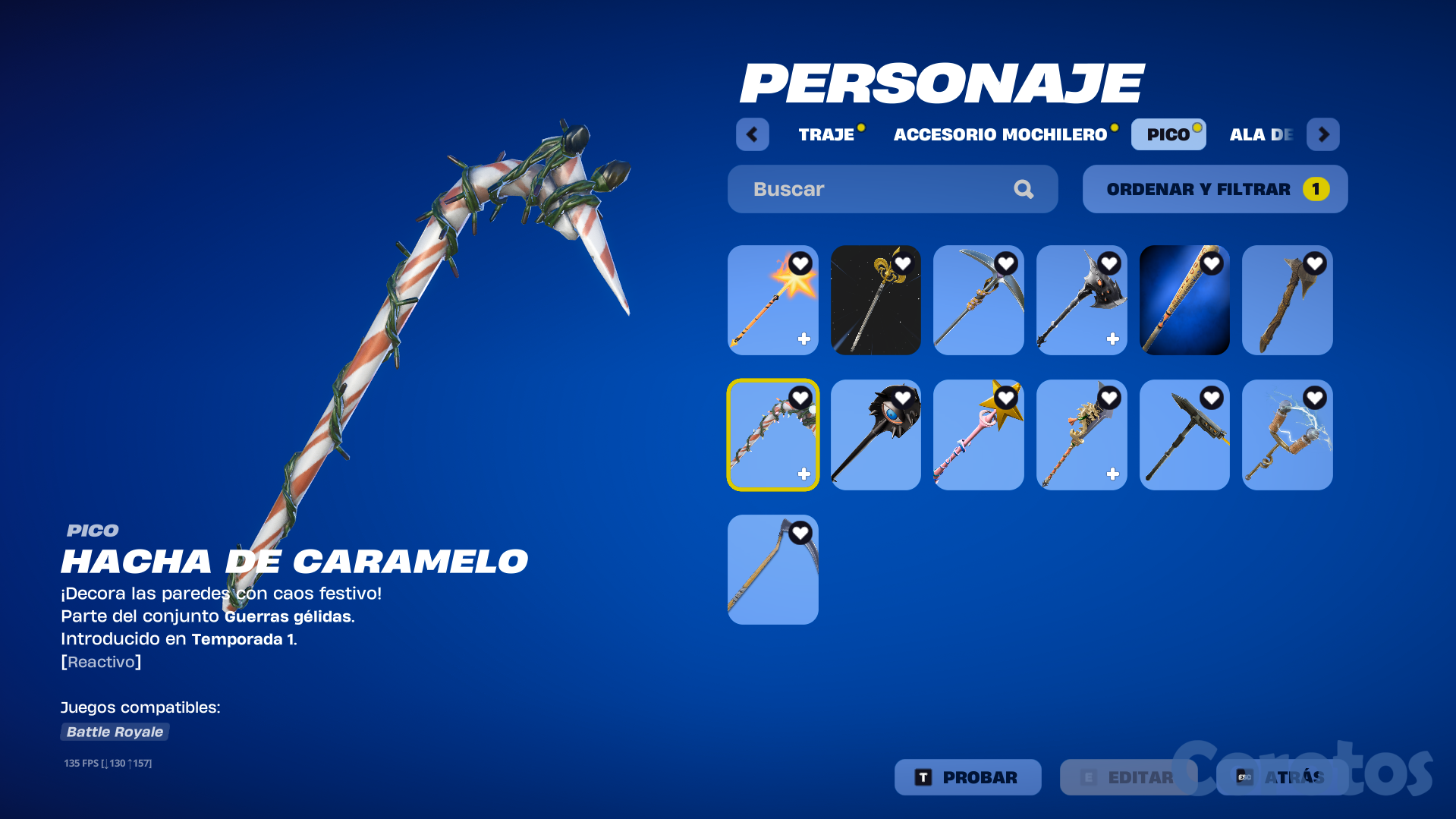Image resolution: width=1456 pixels, height=819 pixels.
Task: Select the dark cosmic scythe pickaxe
Action: (876, 300)
